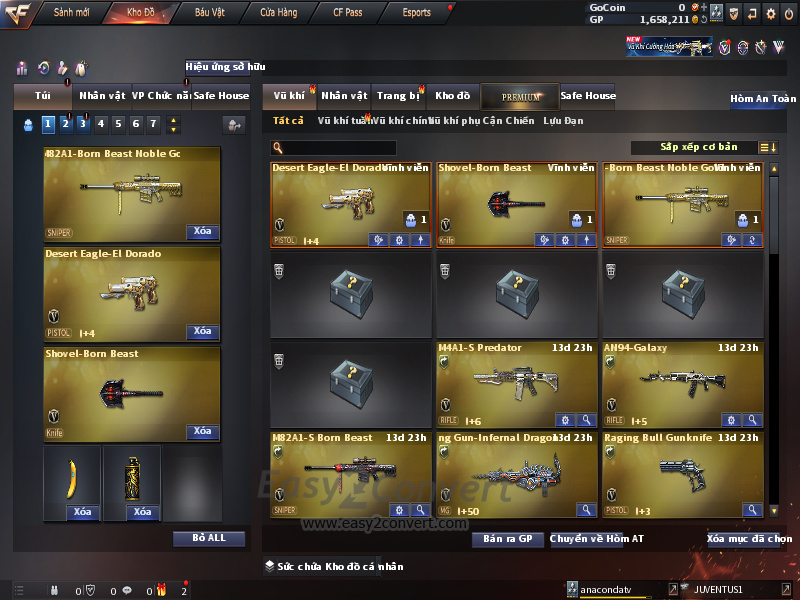Select the Nhân vật storage tab

pos(345,96)
